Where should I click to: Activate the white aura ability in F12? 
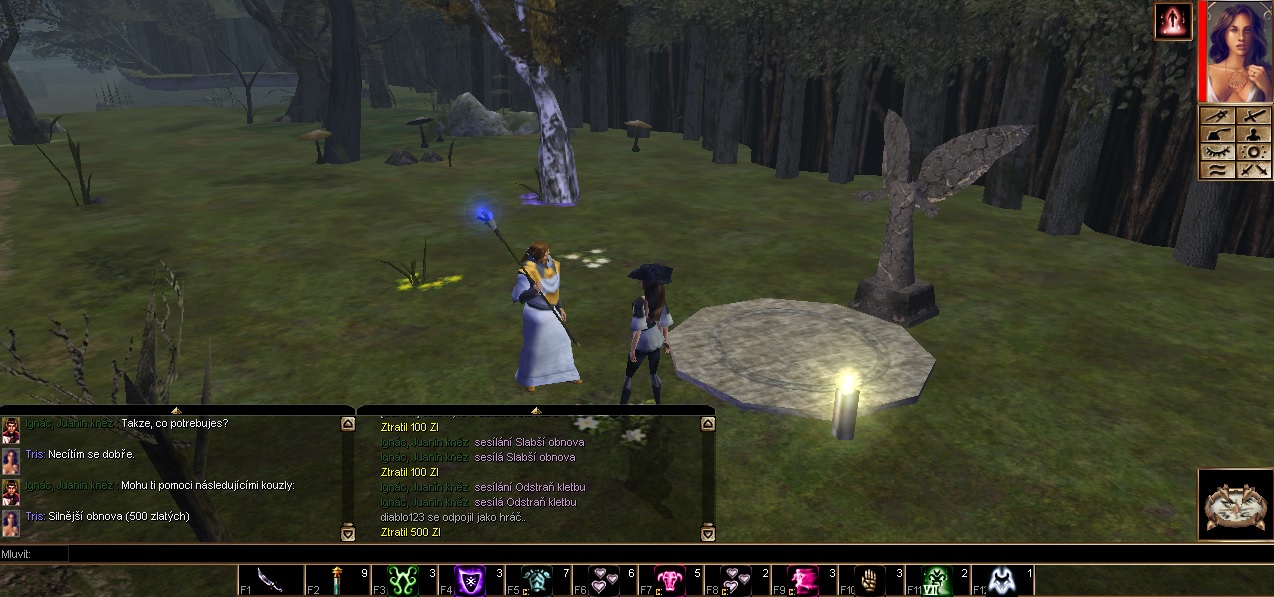coord(1003,580)
